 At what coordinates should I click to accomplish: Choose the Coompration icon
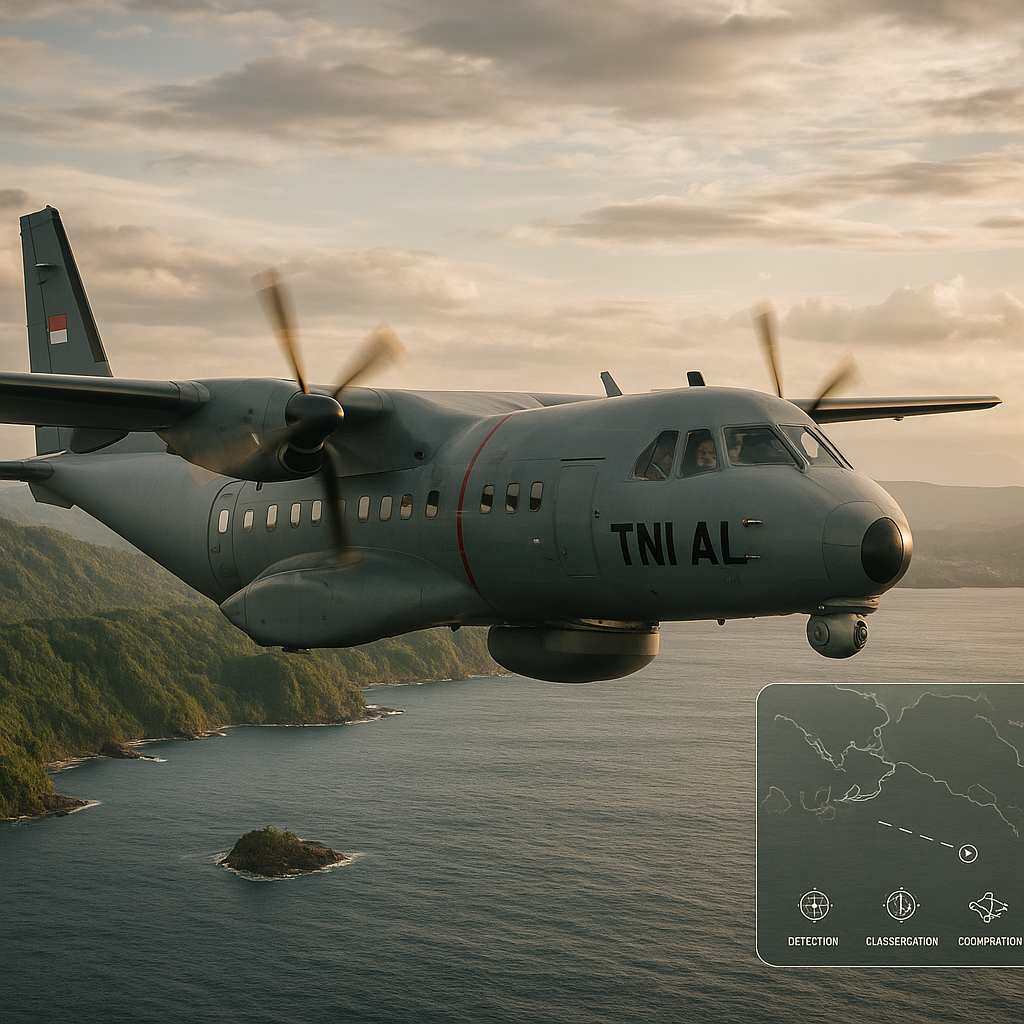pos(988,906)
